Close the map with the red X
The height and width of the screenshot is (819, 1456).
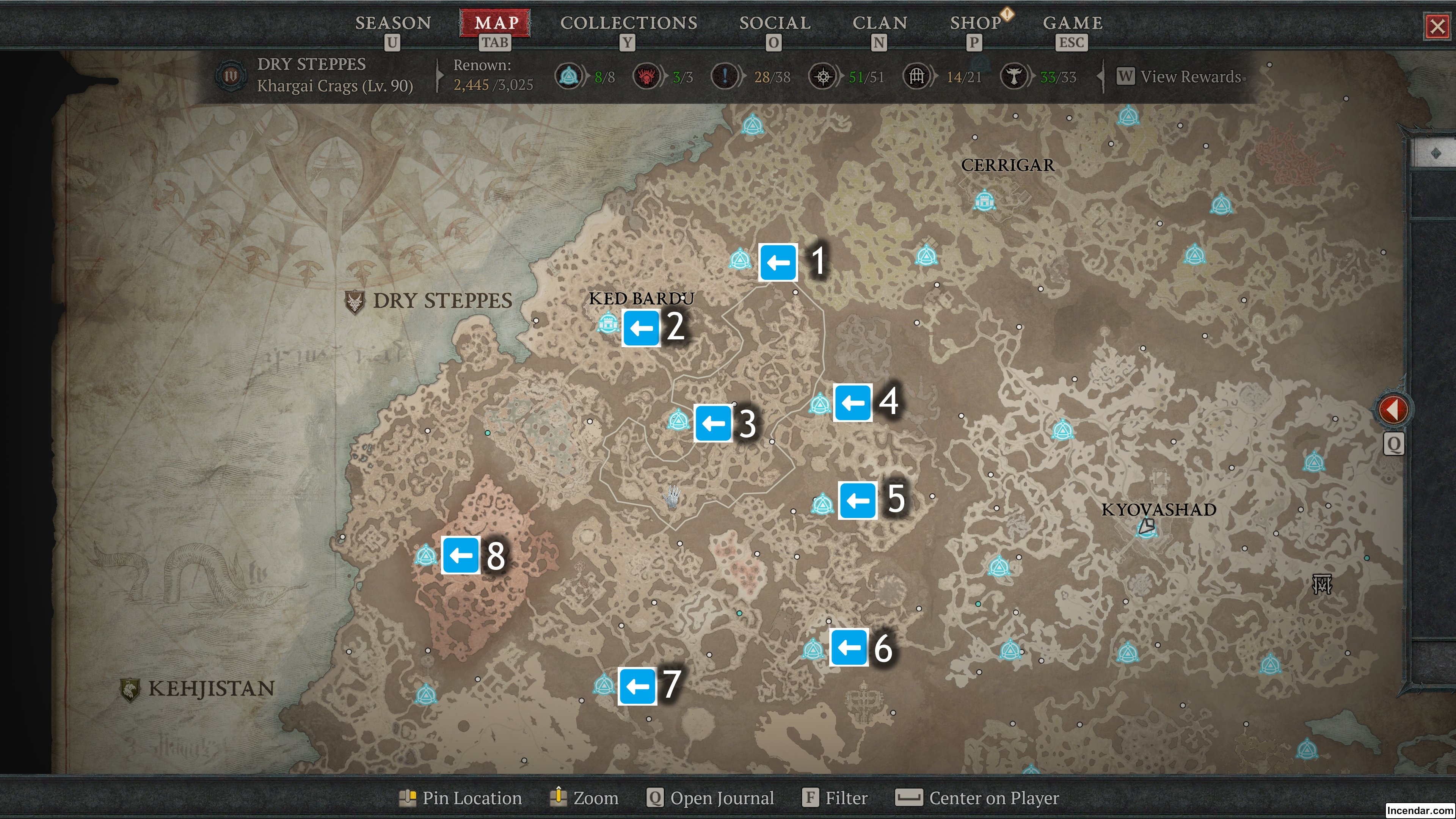pos(1437,26)
